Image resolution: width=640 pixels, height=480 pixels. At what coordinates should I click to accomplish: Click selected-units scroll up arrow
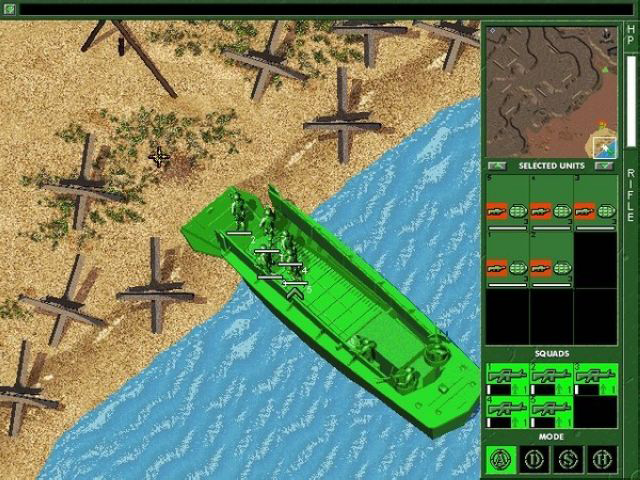pos(497,165)
